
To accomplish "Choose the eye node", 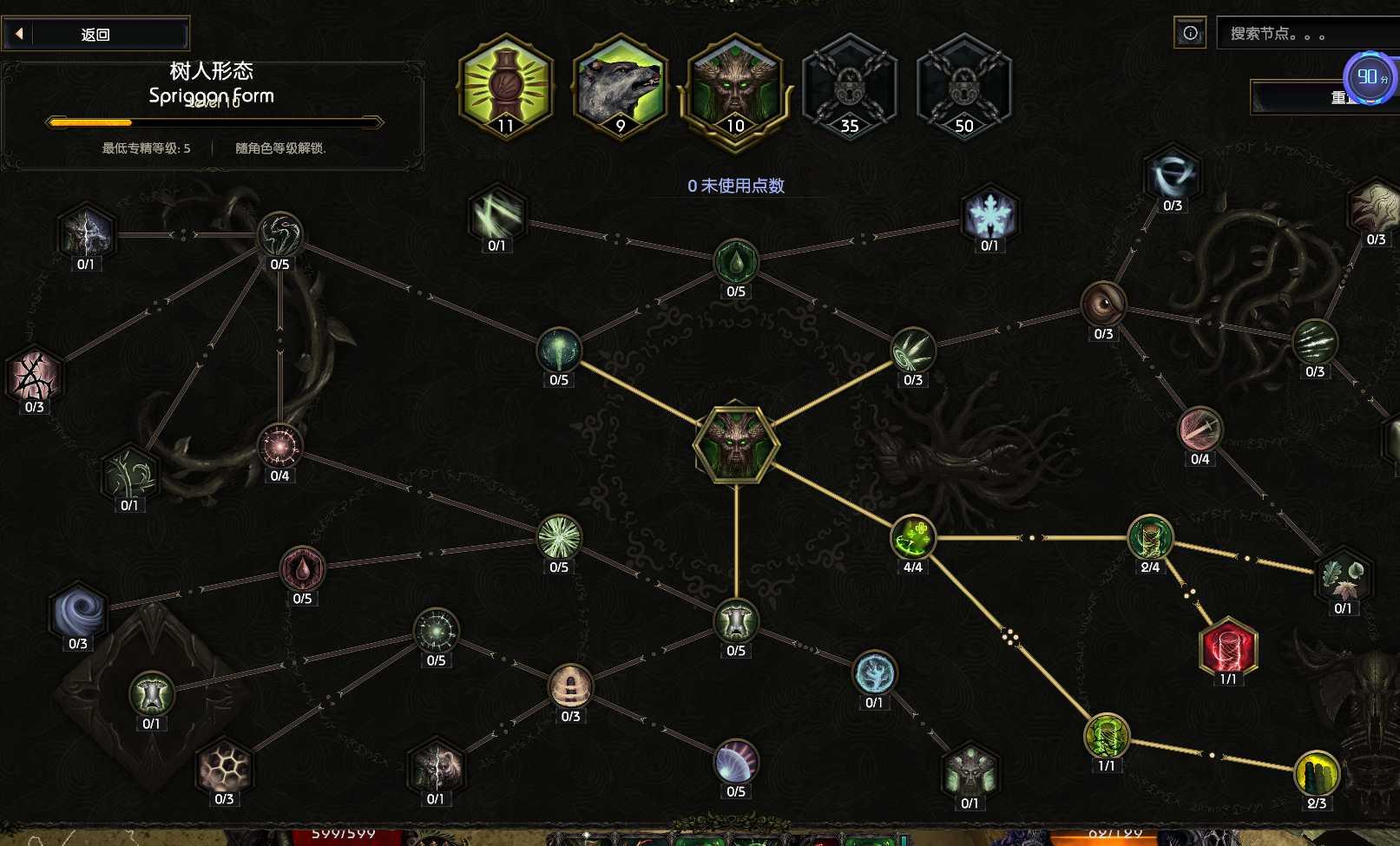I will coord(1103,305).
